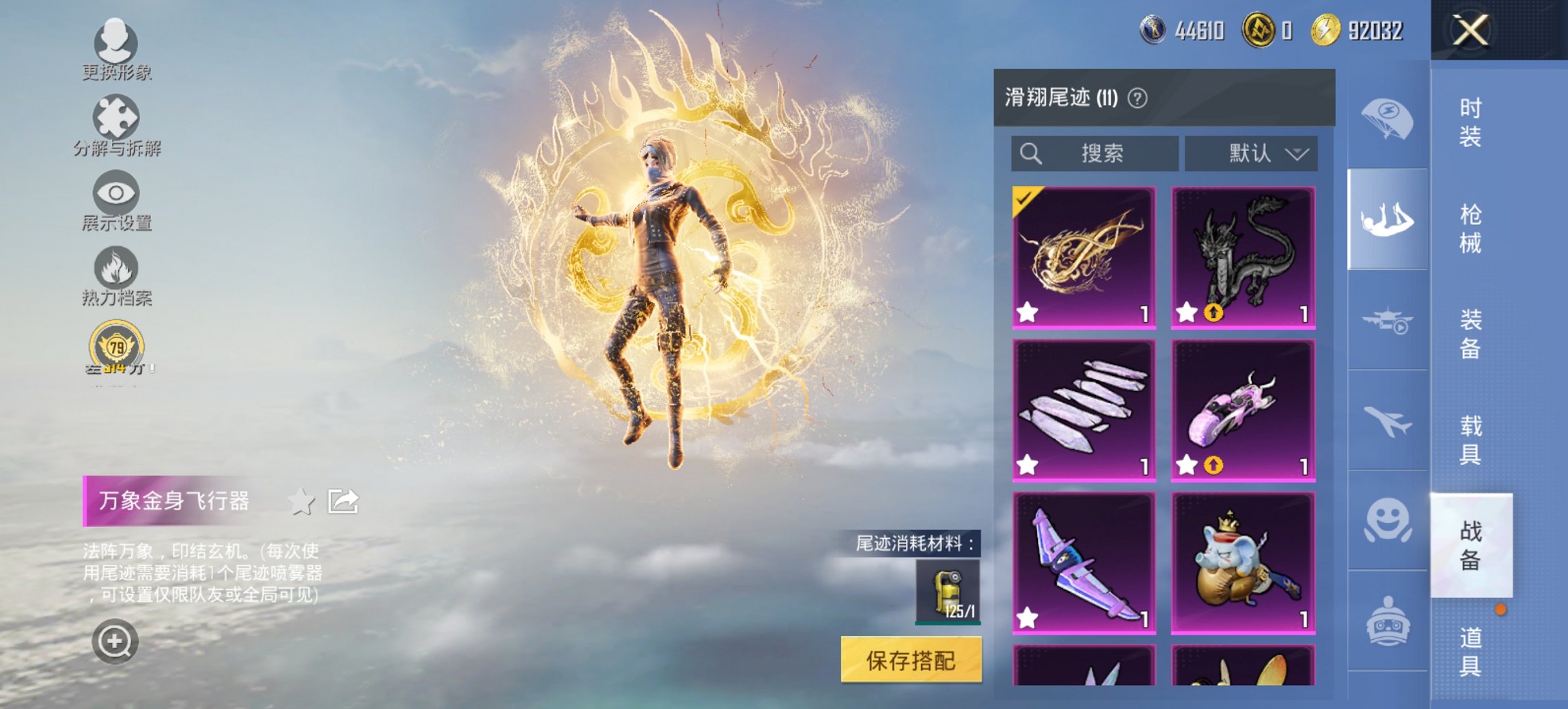
Task: Click the 搜索 search field
Action: coord(1093,153)
